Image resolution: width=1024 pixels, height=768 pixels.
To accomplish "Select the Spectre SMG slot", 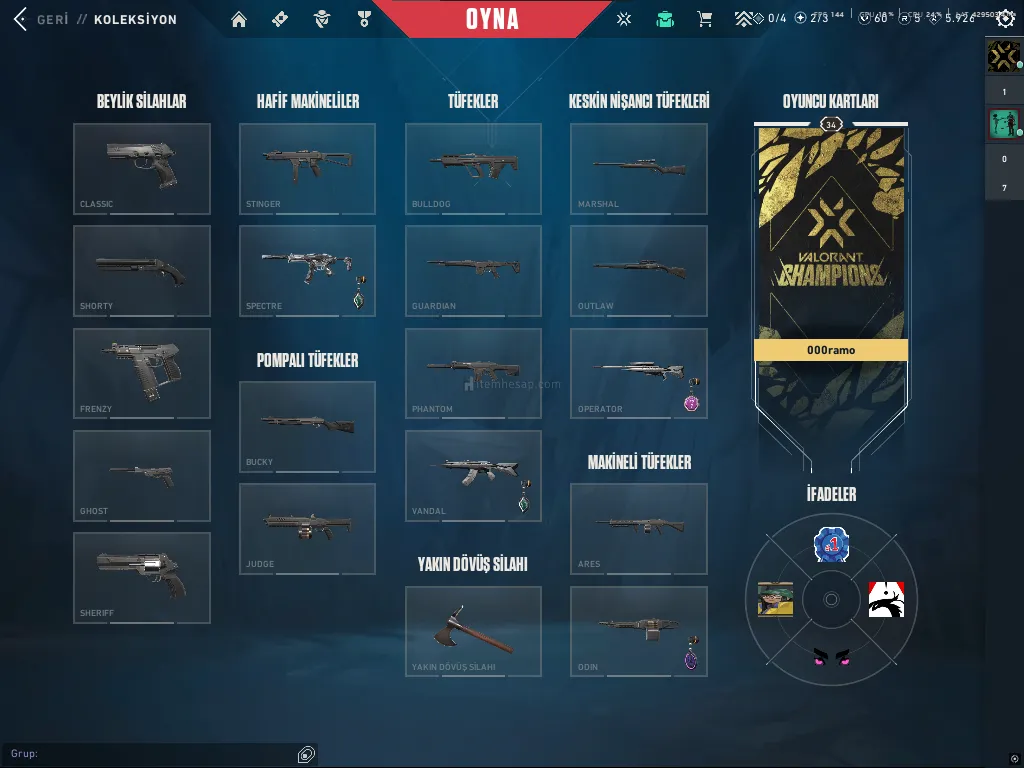I will (x=307, y=270).
